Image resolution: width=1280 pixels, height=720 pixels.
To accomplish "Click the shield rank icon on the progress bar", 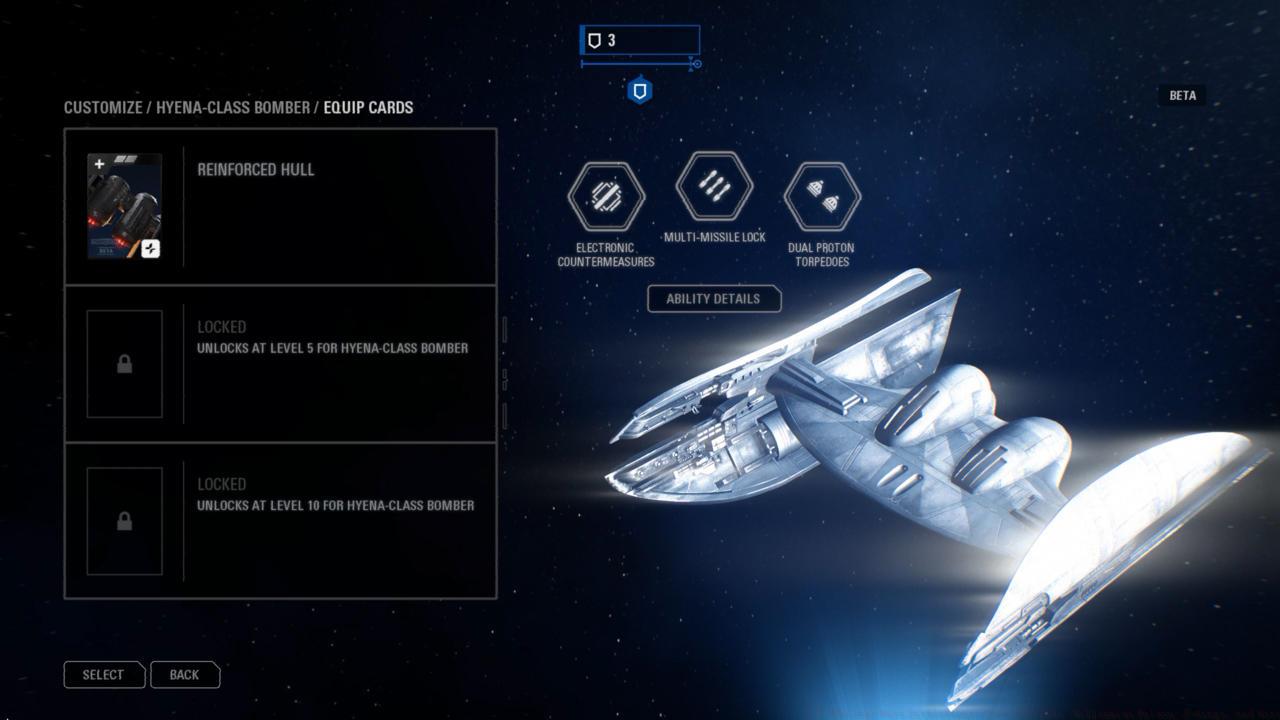I will click(x=637, y=90).
